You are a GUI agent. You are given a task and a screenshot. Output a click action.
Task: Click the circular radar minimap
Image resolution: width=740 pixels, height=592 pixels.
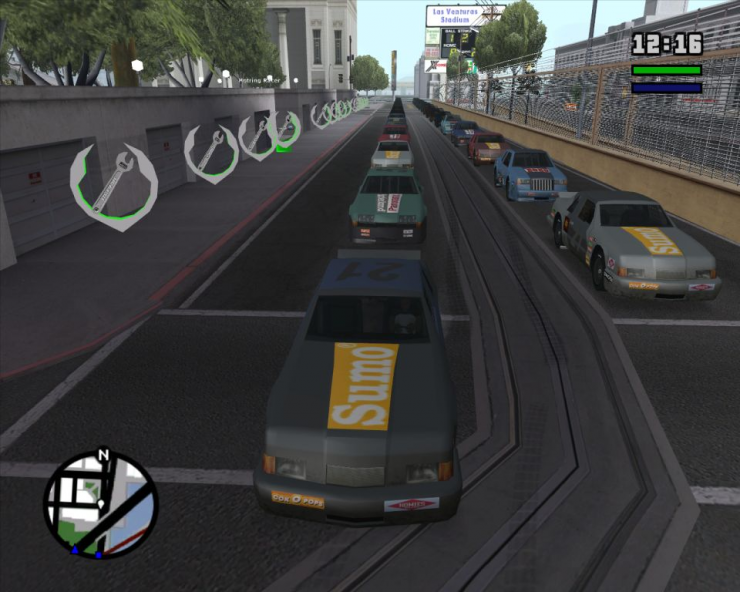(101, 505)
